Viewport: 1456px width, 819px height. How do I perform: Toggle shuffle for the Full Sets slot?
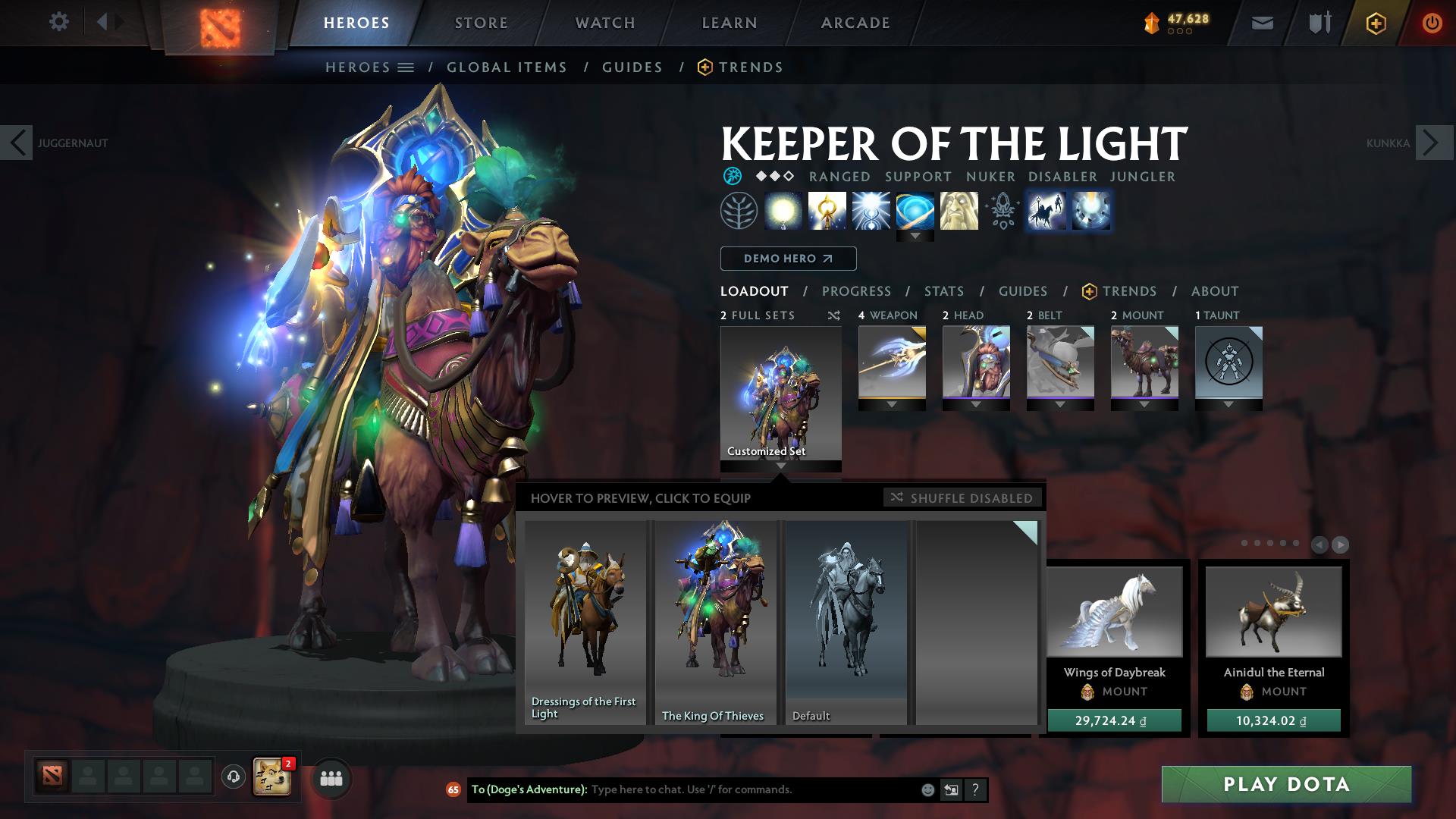click(833, 315)
